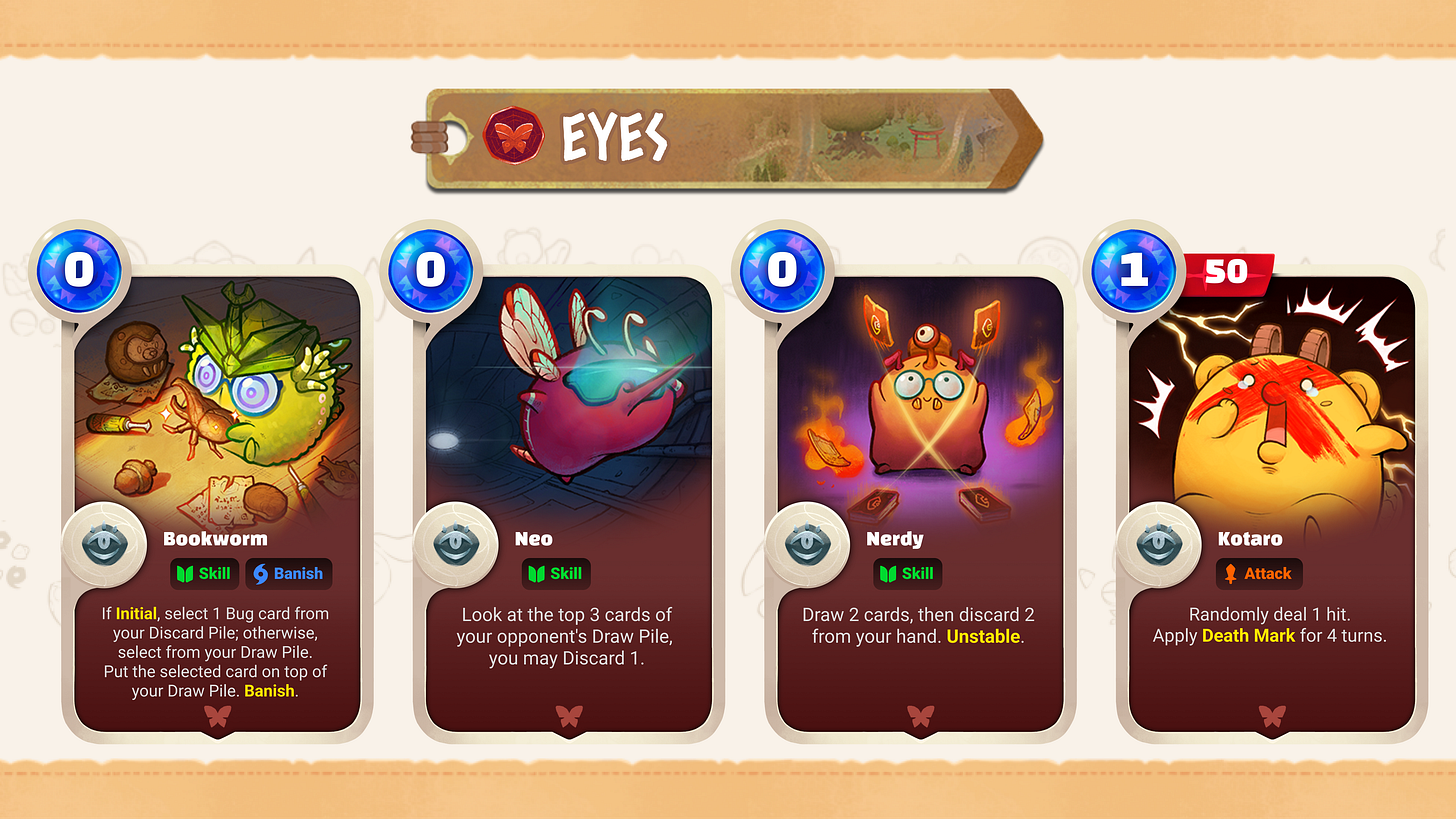1456x819 pixels.
Task: Toggle the orange Attack tag on Kotaro
Action: click(1259, 573)
